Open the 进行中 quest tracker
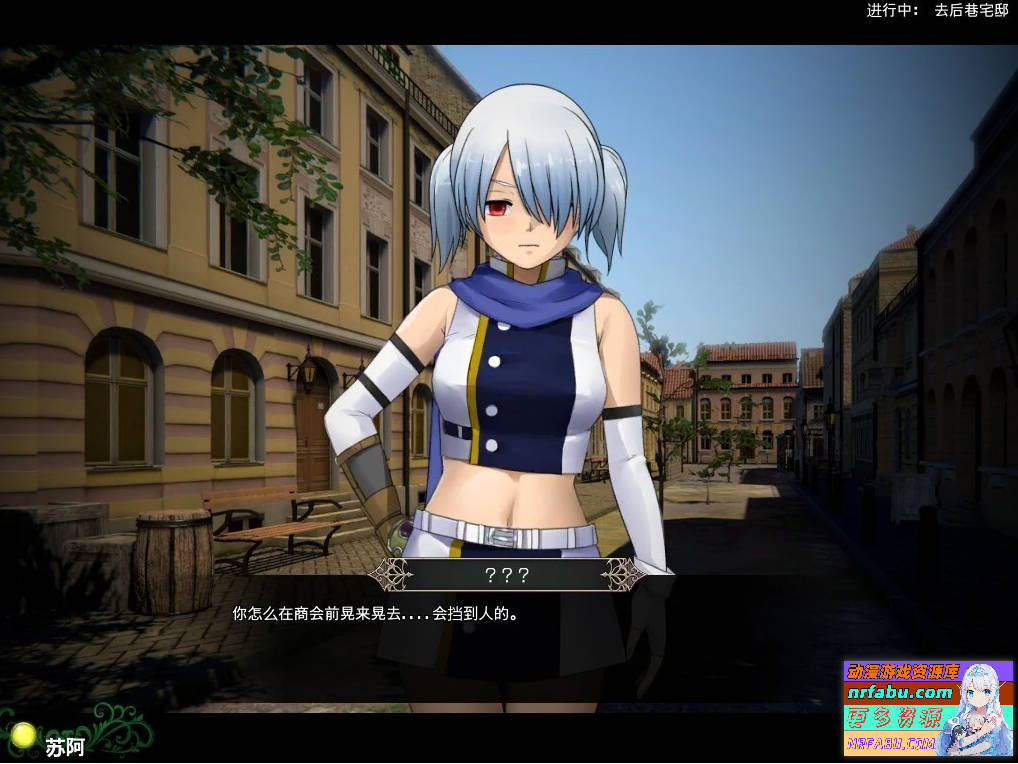This screenshot has height=764, width=1018. [937, 11]
